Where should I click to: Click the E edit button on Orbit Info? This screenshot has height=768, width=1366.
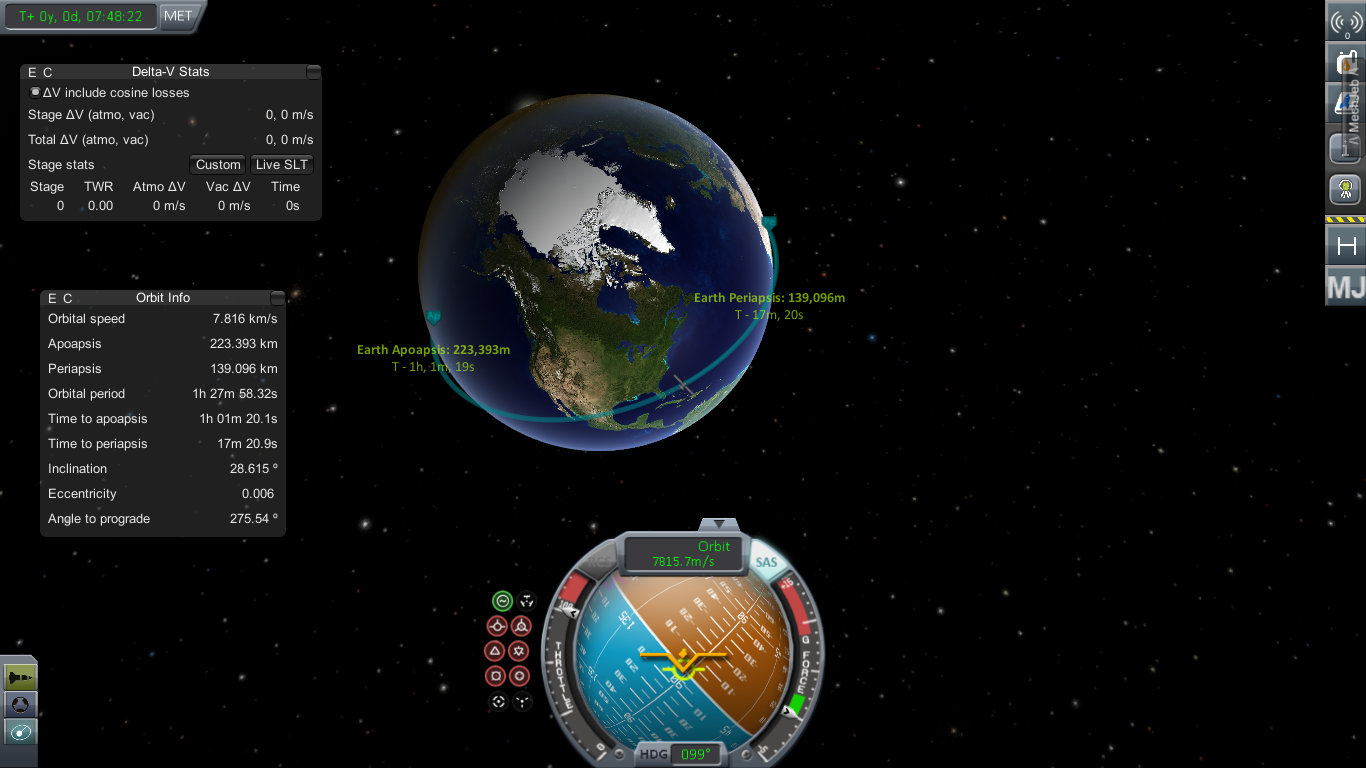click(52, 298)
